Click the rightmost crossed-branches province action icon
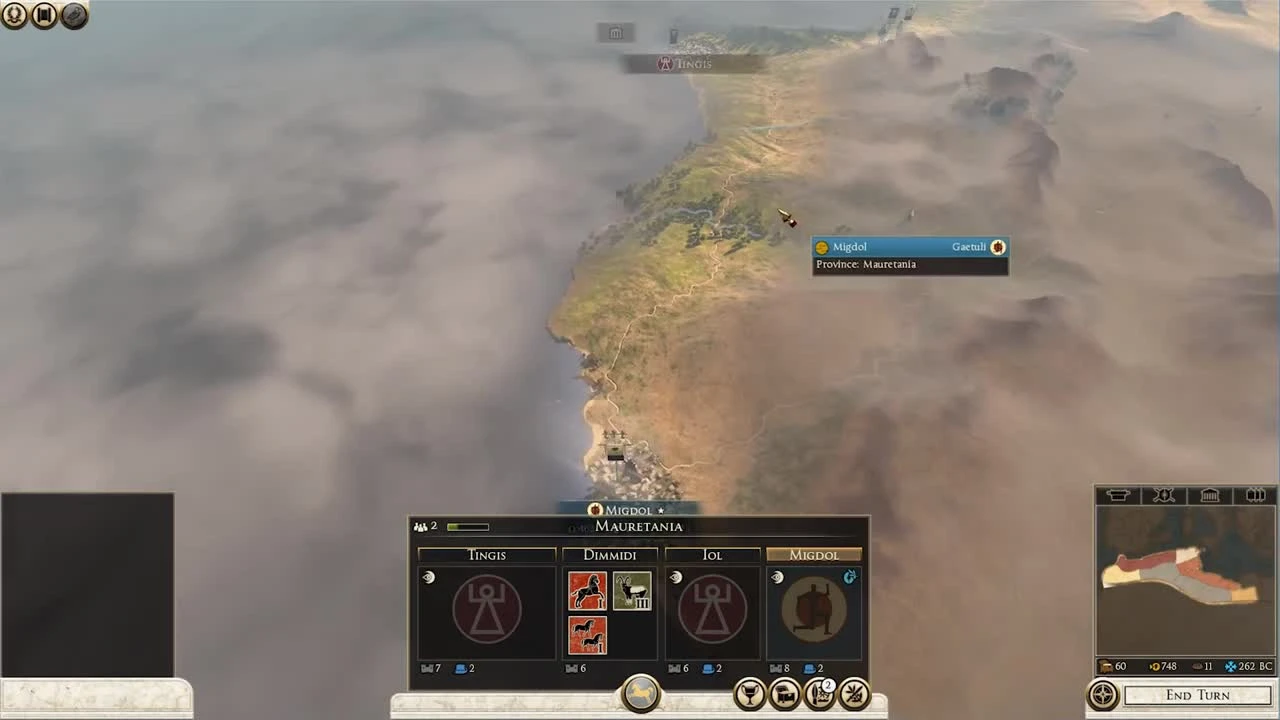 pyautogui.click(x=854, y=693)
